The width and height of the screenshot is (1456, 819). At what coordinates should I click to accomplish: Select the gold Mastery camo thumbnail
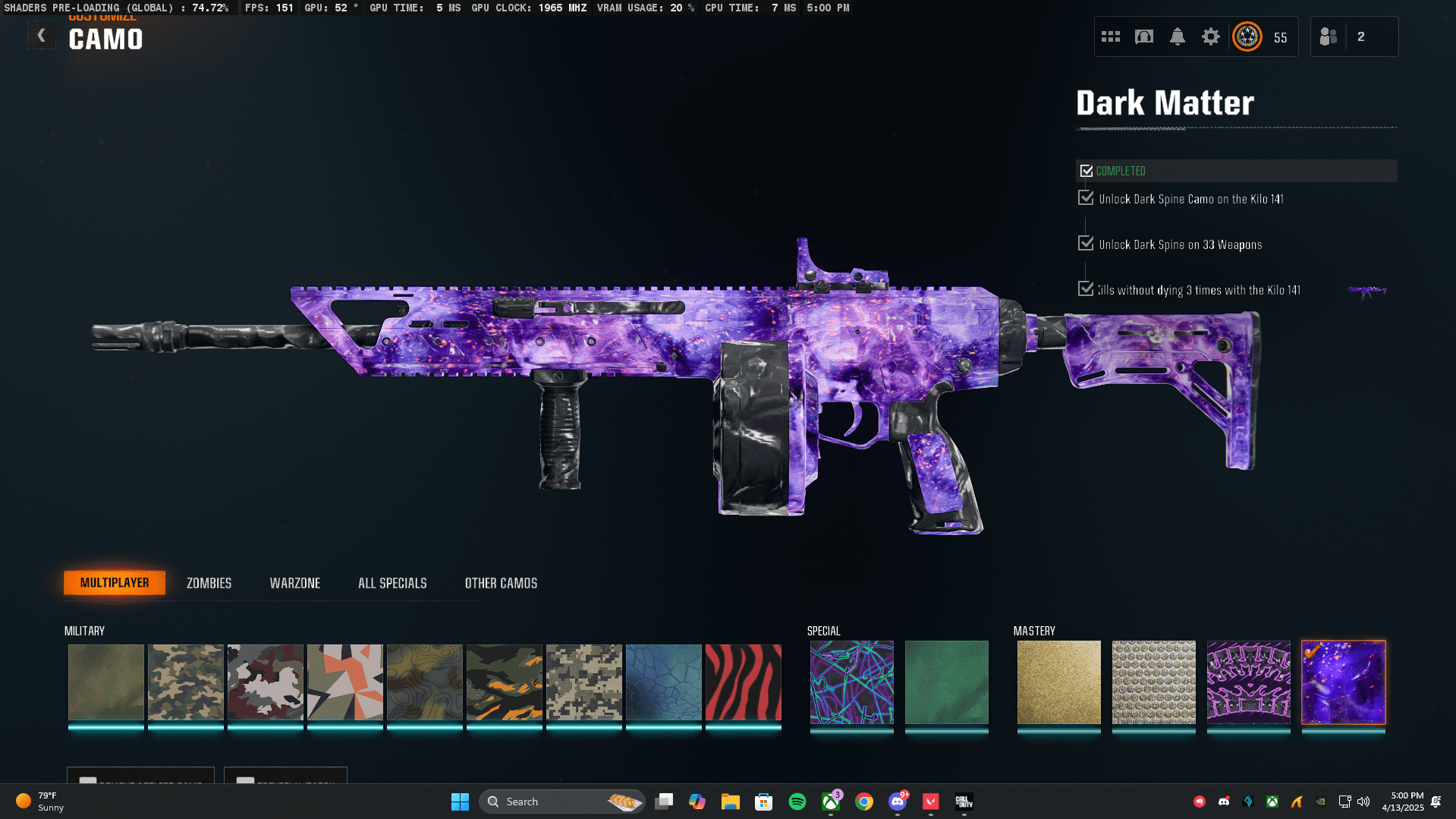1058,682
